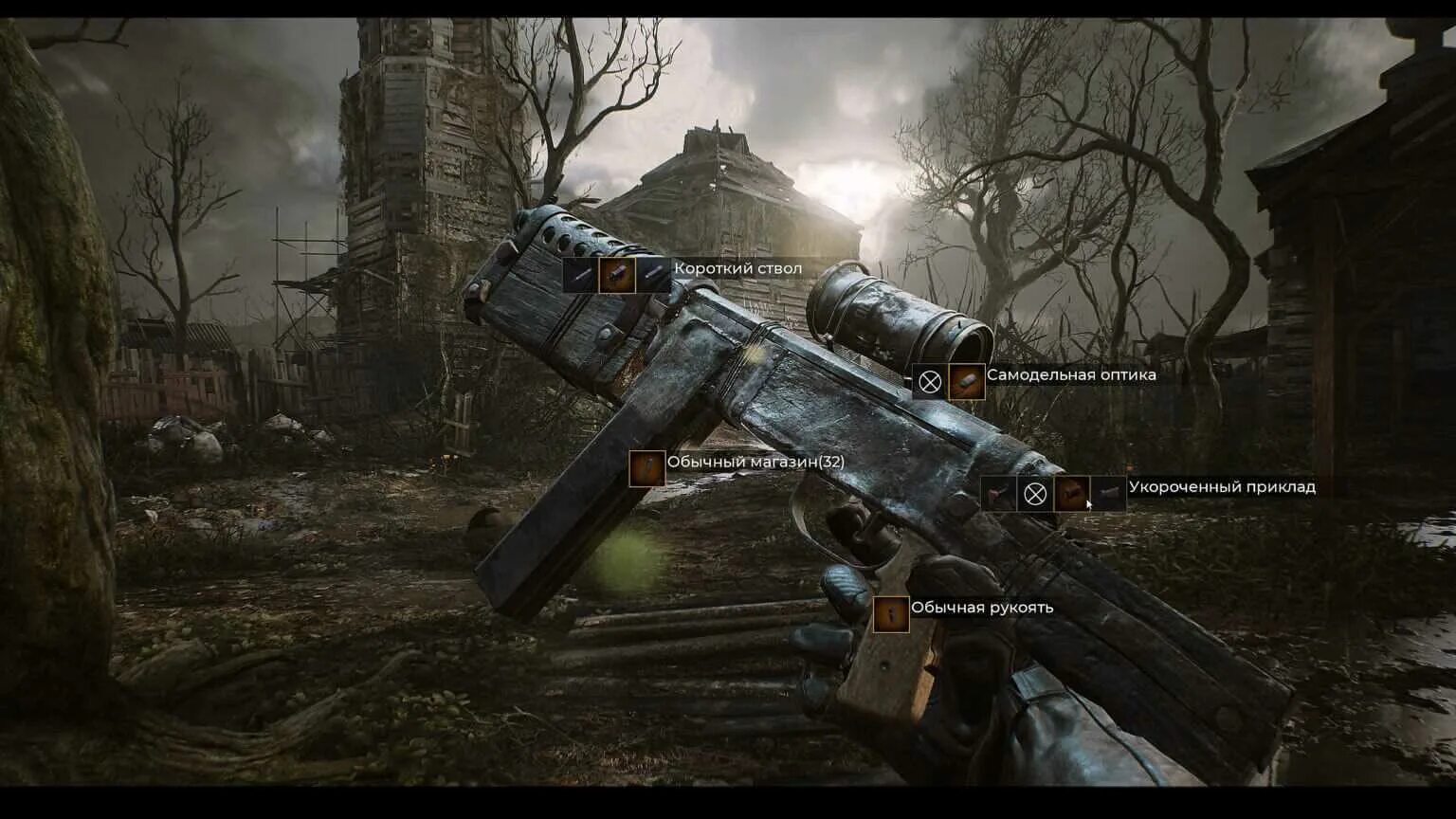Remove the optic with the crossed-circle icon
Image resolution: width=1456 pixels, height=819 pixels.
pyautogui.click(x=930, y=382)
